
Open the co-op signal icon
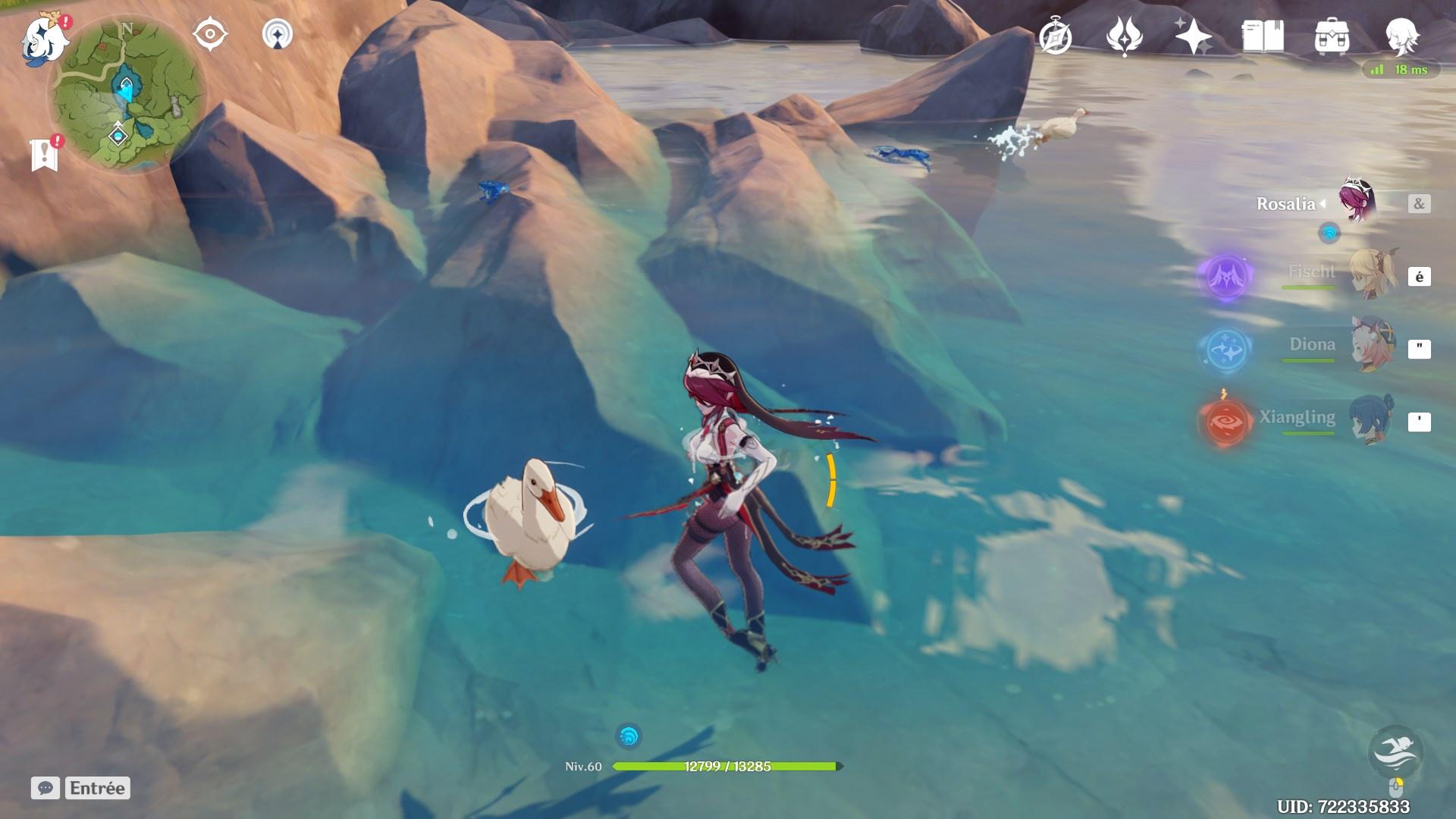[x=278, y=35]
